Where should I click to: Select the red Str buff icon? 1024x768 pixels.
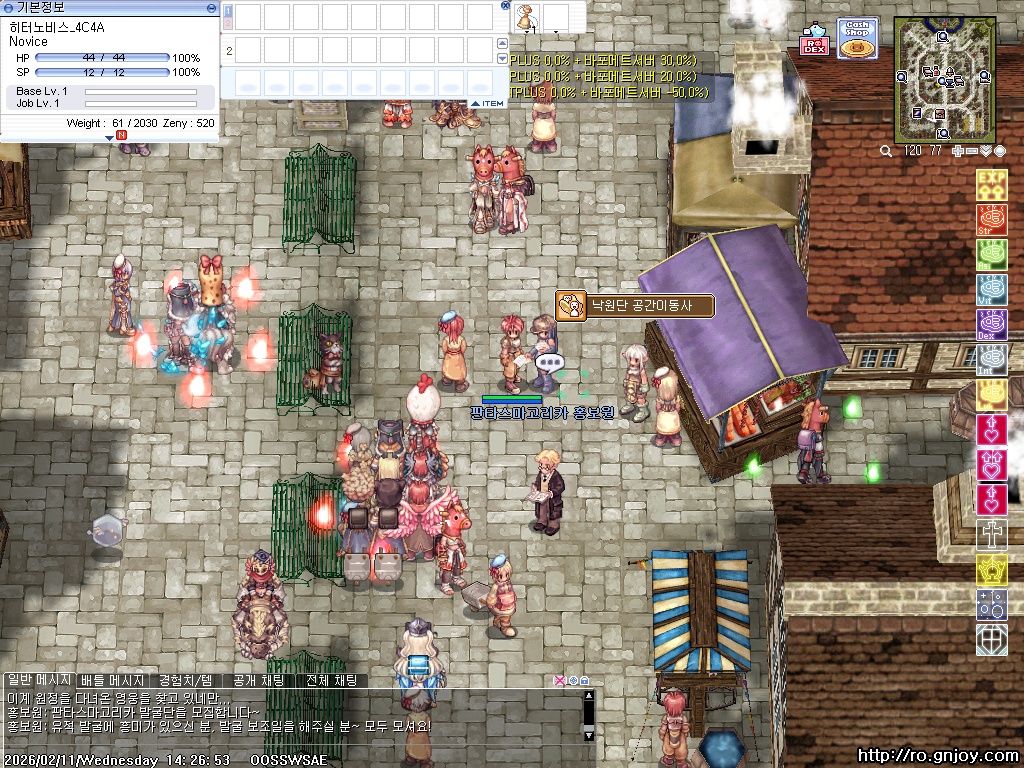point(991,220)
